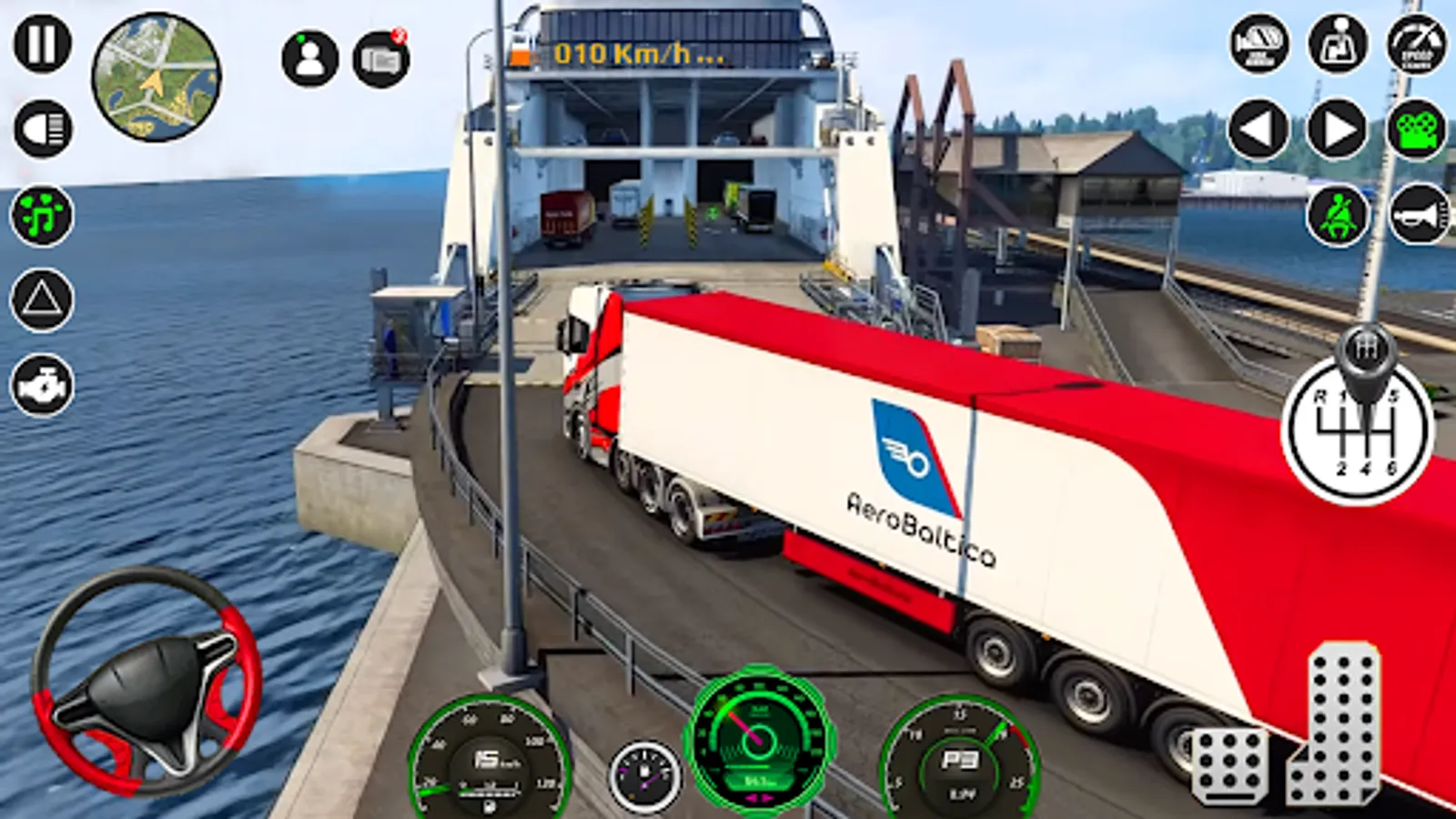The width and height of the screenshot is (1456, 819).
Task: Open the circular minimap
Action: [x=156, y=77]
